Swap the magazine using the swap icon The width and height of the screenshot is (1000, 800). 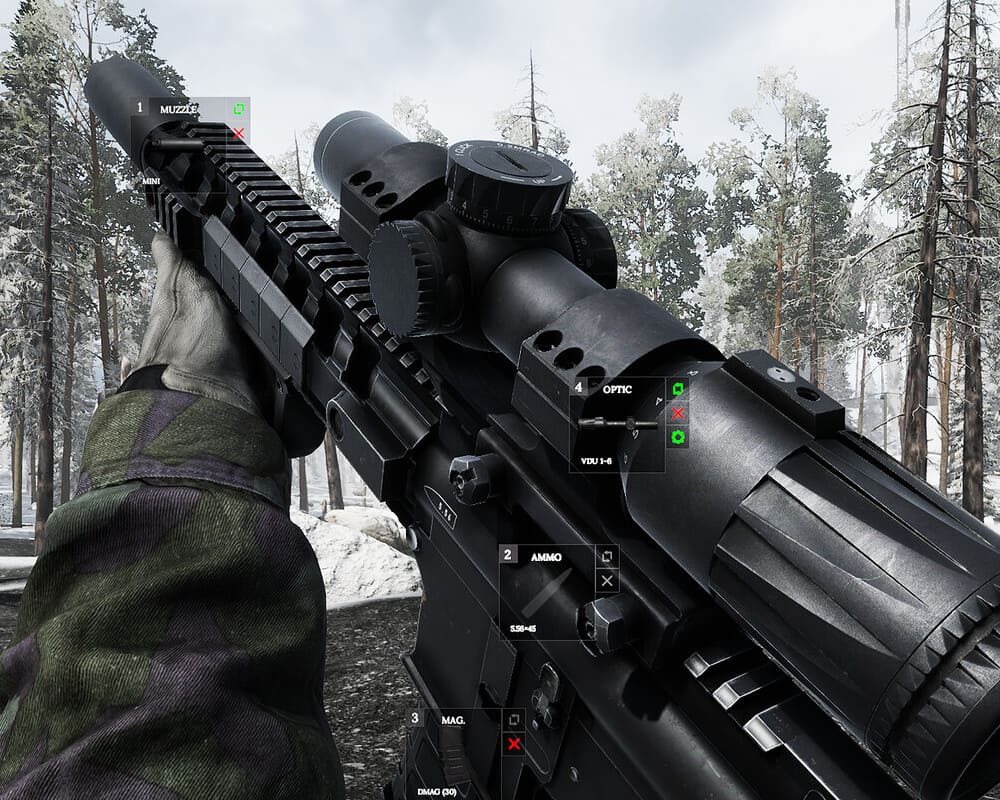(514, 719)
